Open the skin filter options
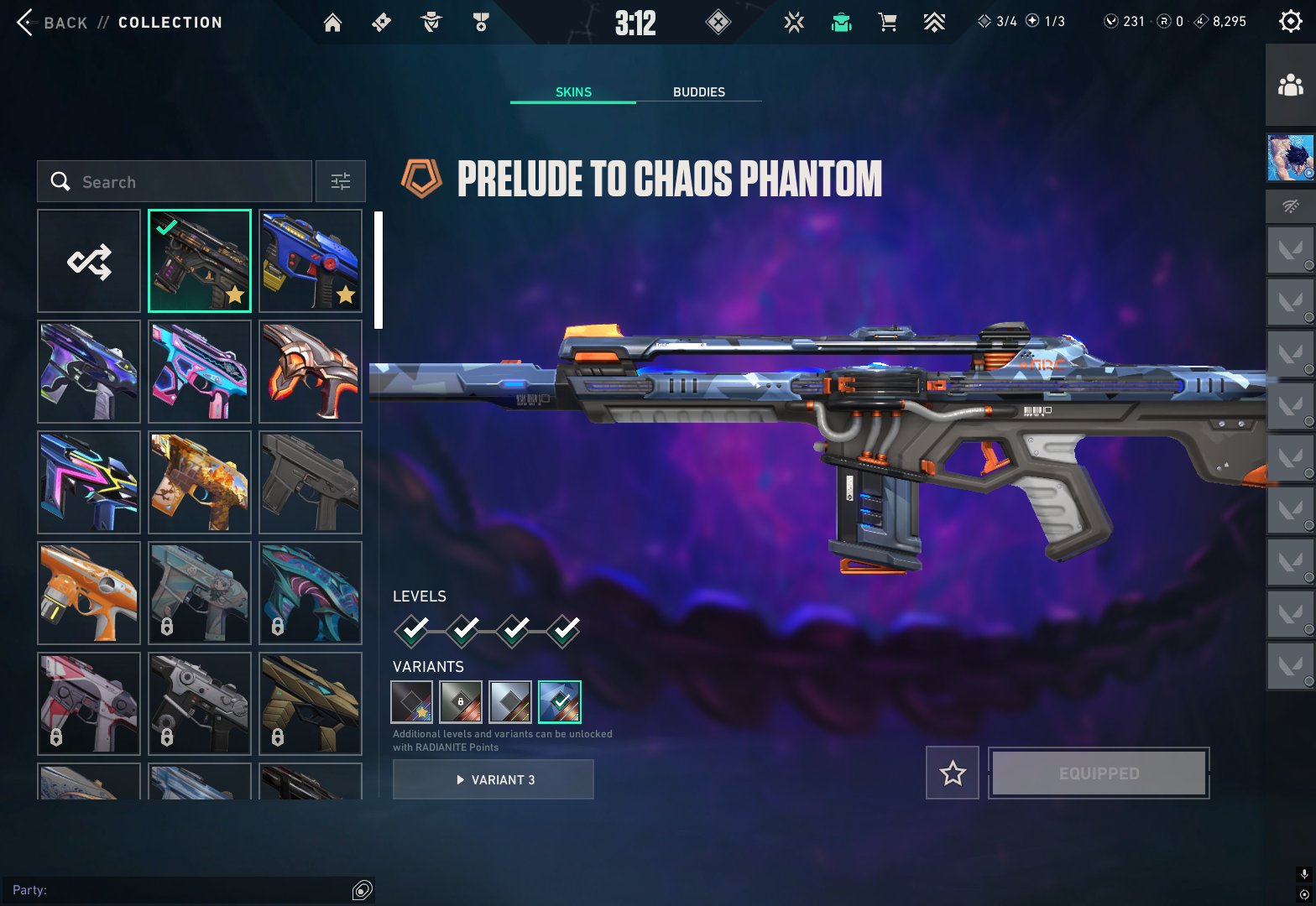The width and height of the screenshot is (1316, 906). (340, 182)
